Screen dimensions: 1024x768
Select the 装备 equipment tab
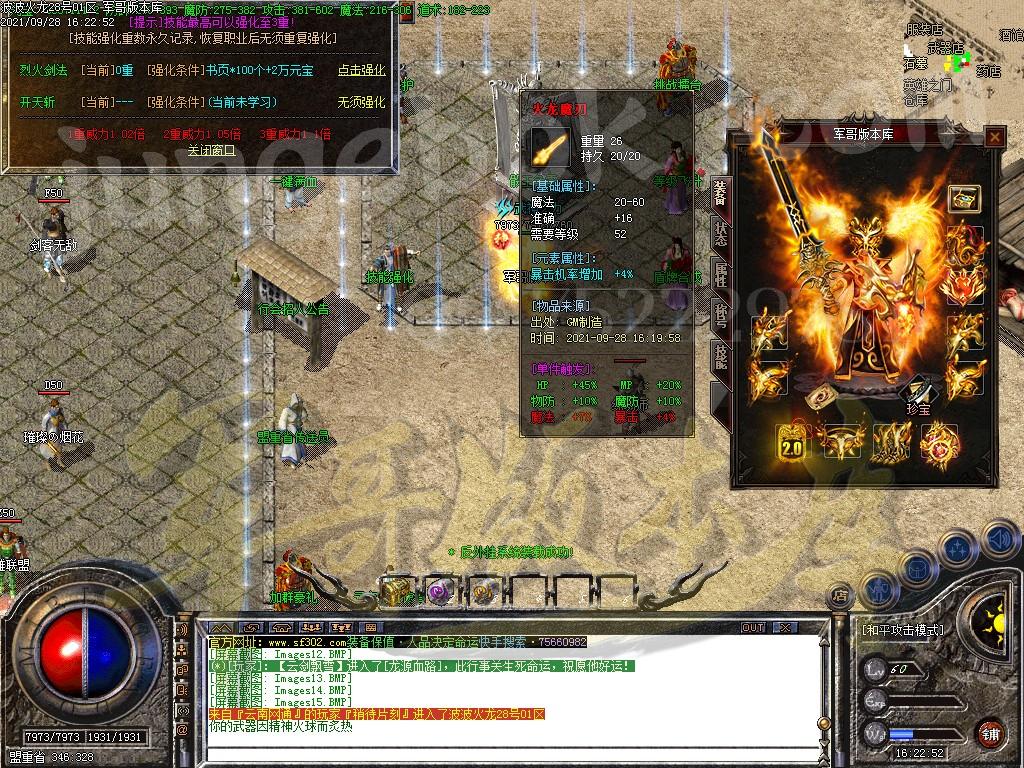(x=720, y=194)
